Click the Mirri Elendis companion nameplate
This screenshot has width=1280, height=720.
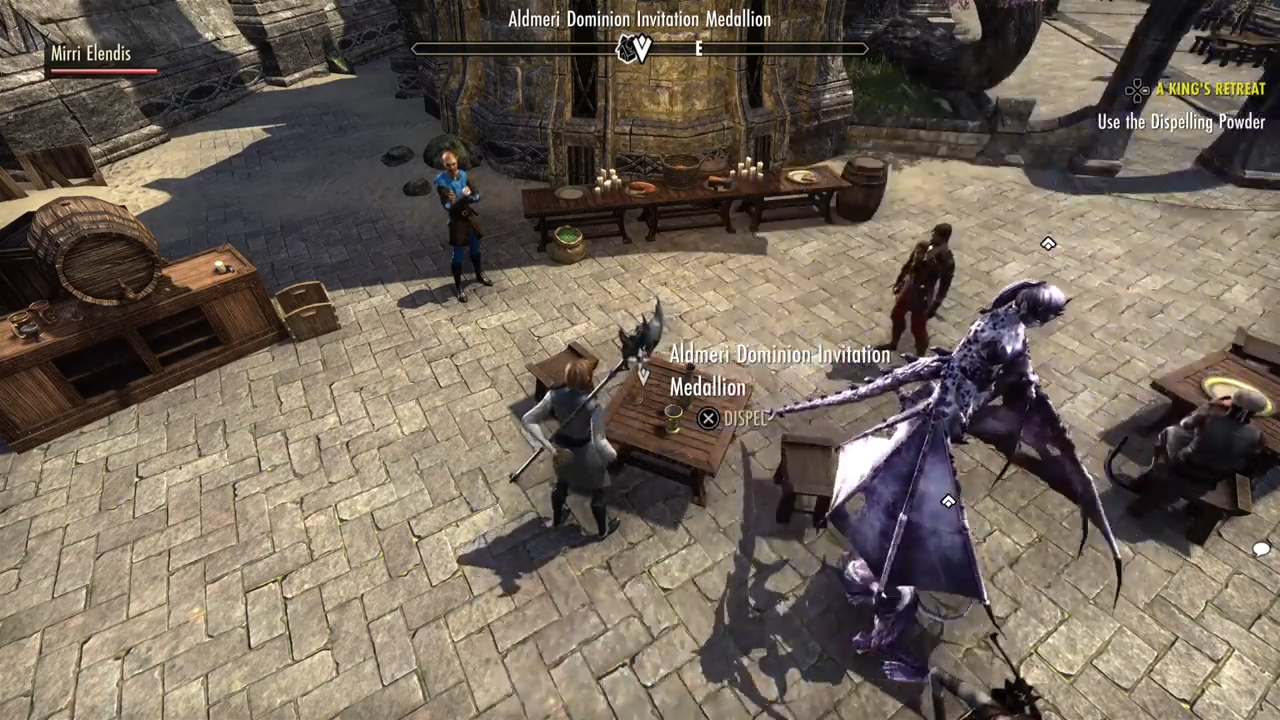pyautogui.click(x=91, y=54)
